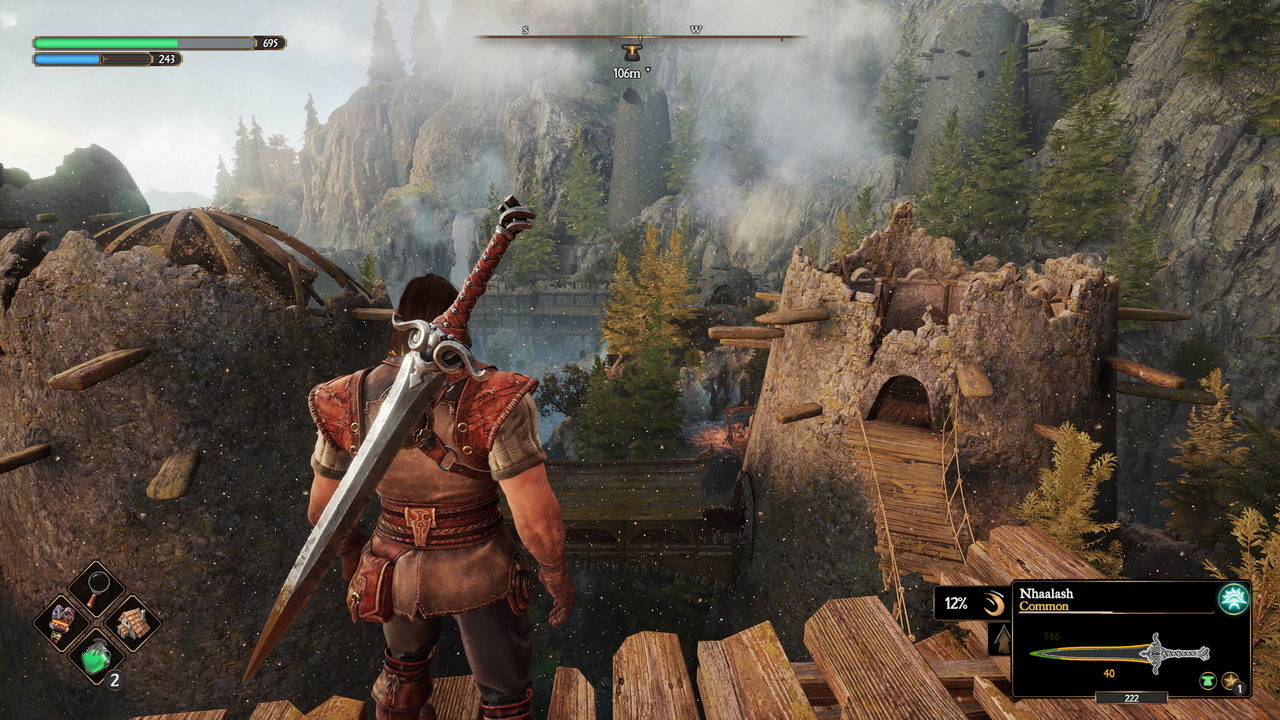The width and height of the screenshot is (1280, 720).
Task: Click the gold star badge on weapon panel
Action: click(1232, 681)
